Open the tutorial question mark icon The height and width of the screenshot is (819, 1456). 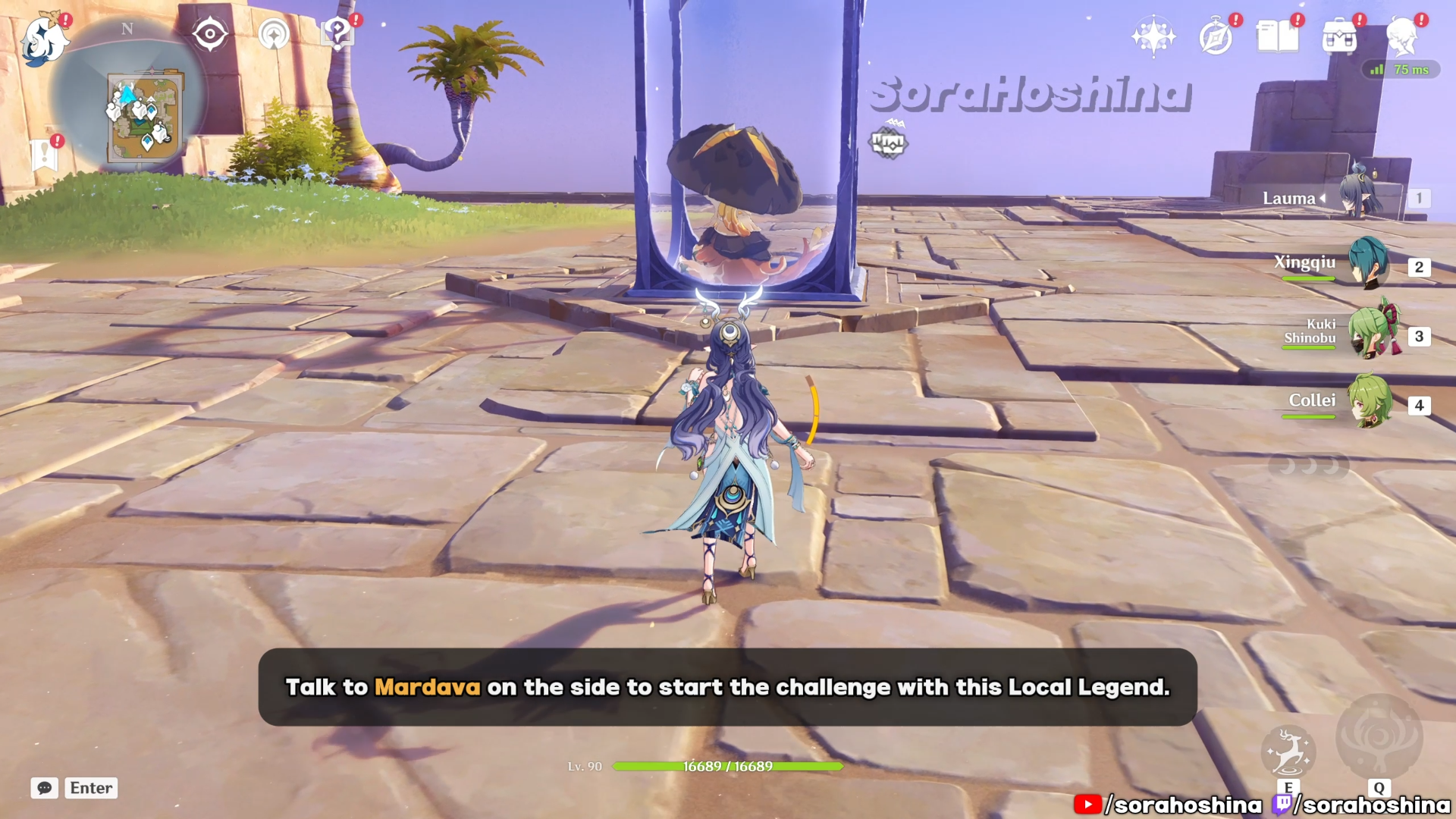(337, 34)
